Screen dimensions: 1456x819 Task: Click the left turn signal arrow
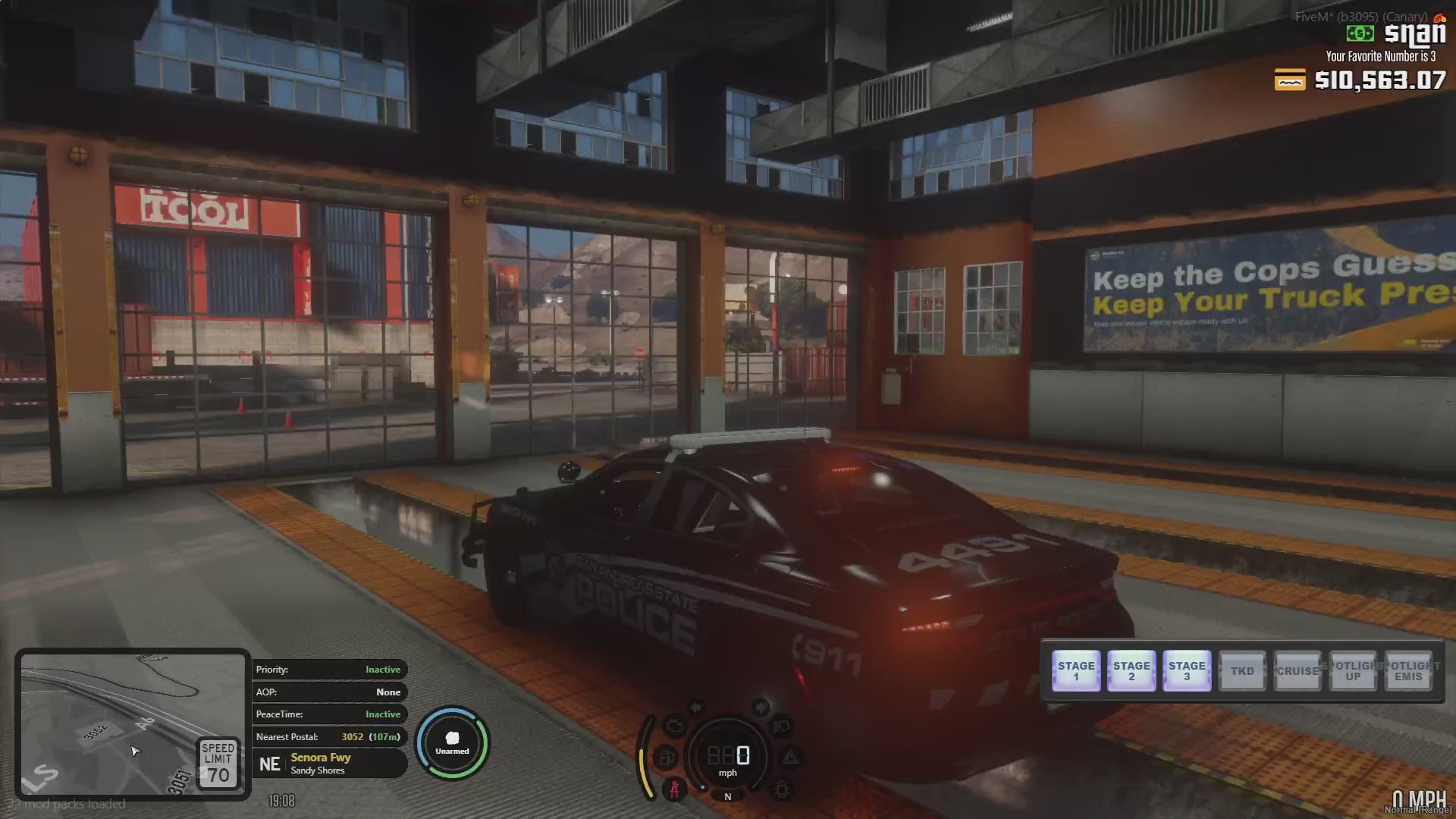pos(695,708)
